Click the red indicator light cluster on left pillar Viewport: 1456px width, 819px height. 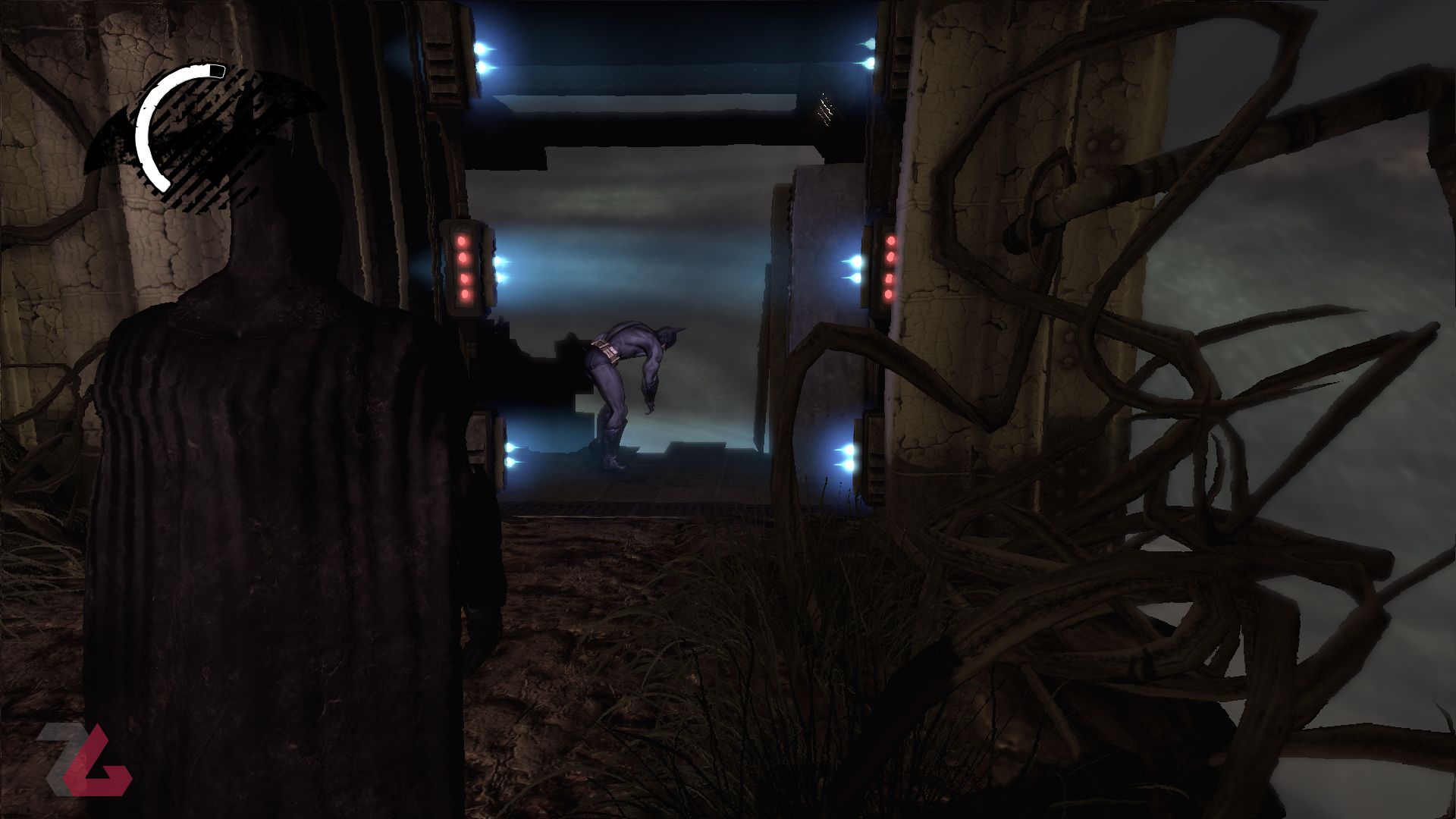(x=463, y=265)
